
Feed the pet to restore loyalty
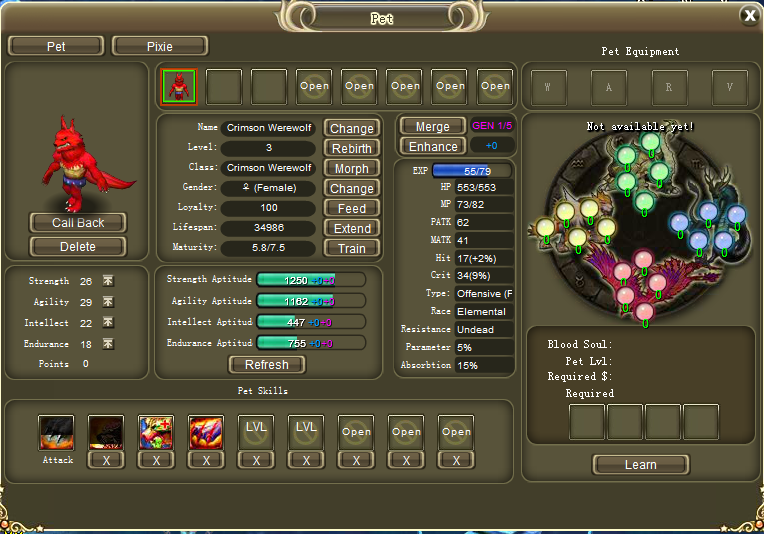pyautogui.click(x=351, y=208)
